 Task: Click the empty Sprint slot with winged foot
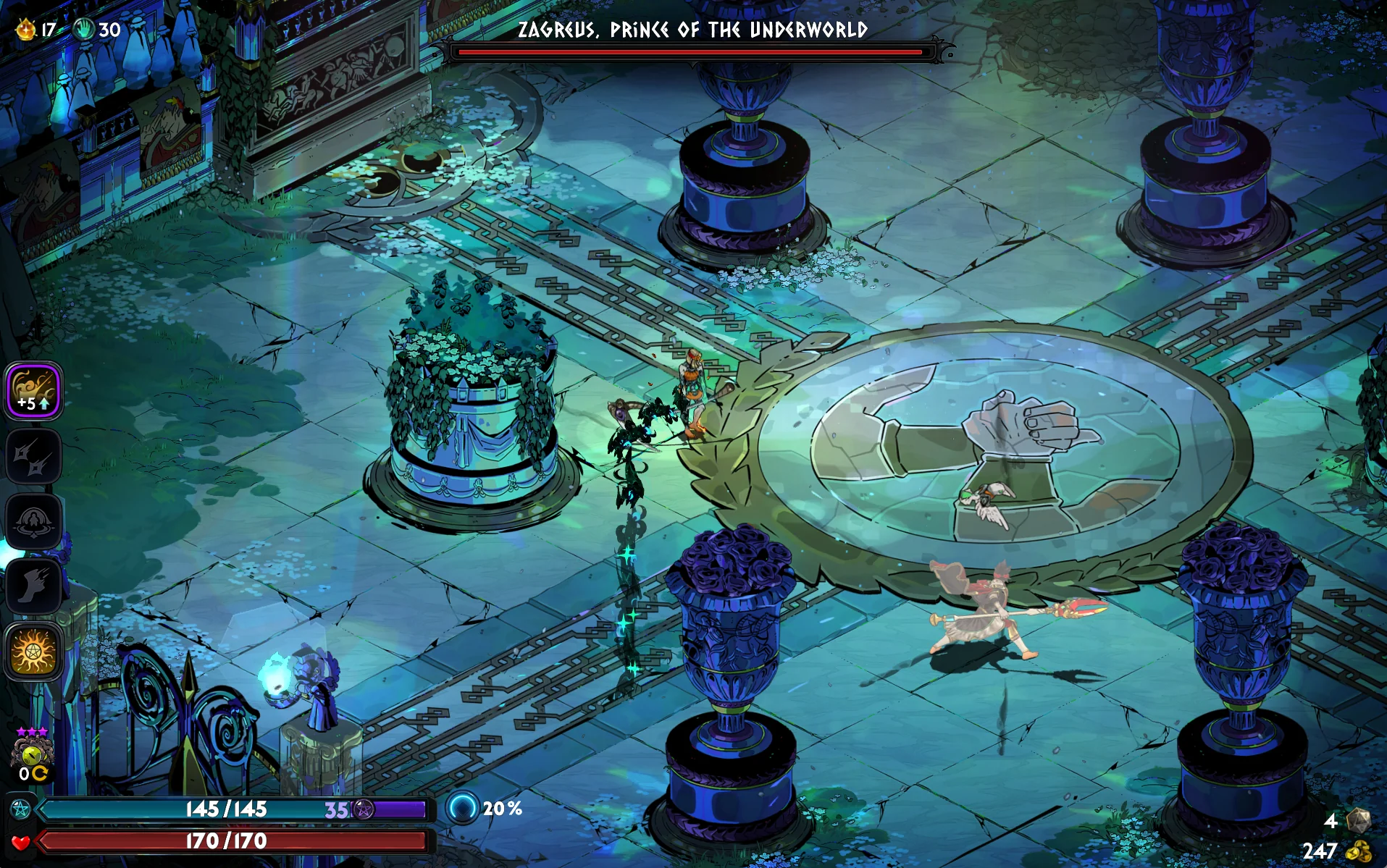33,586
